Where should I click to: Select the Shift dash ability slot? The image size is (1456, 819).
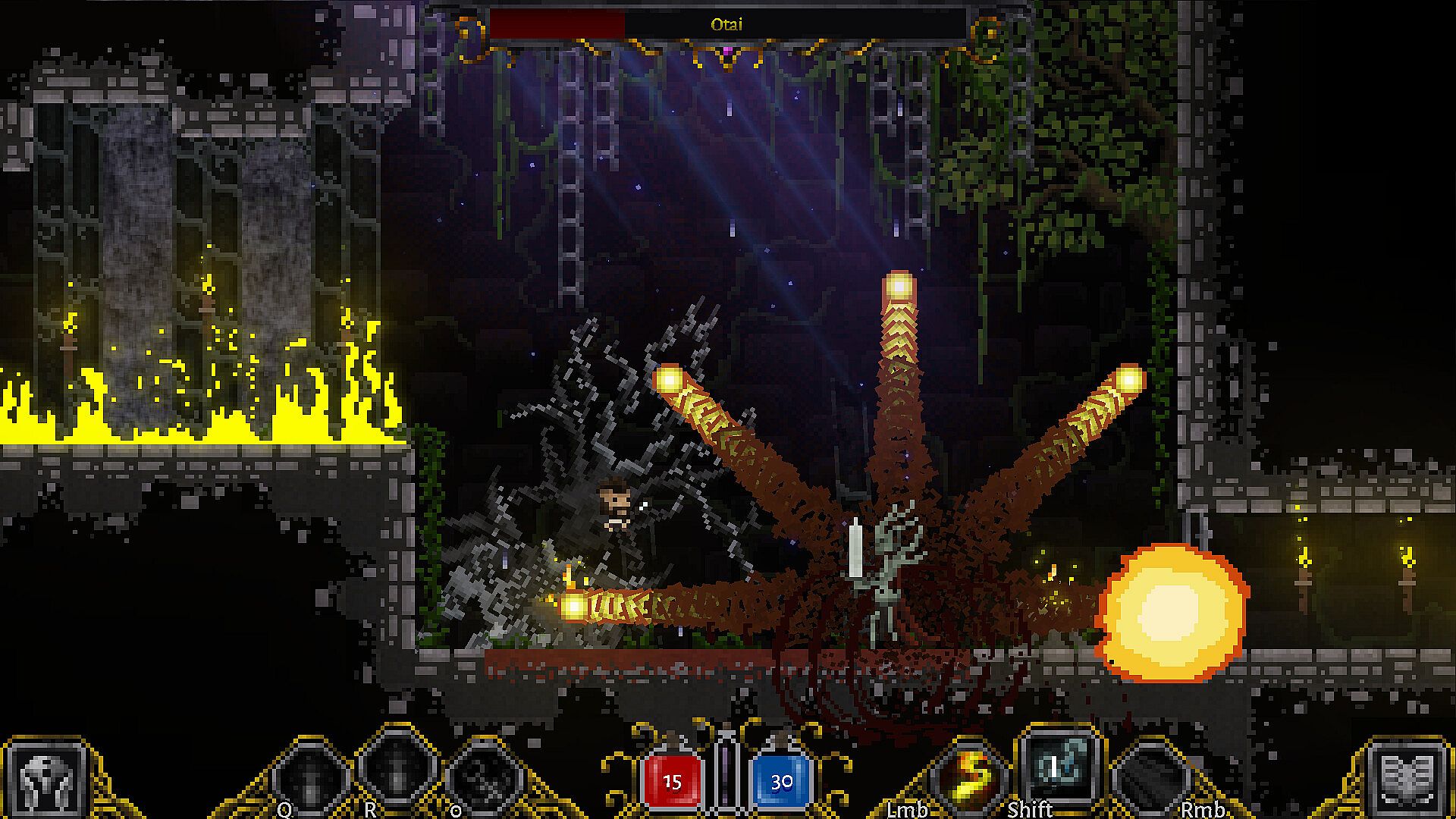1058,767
